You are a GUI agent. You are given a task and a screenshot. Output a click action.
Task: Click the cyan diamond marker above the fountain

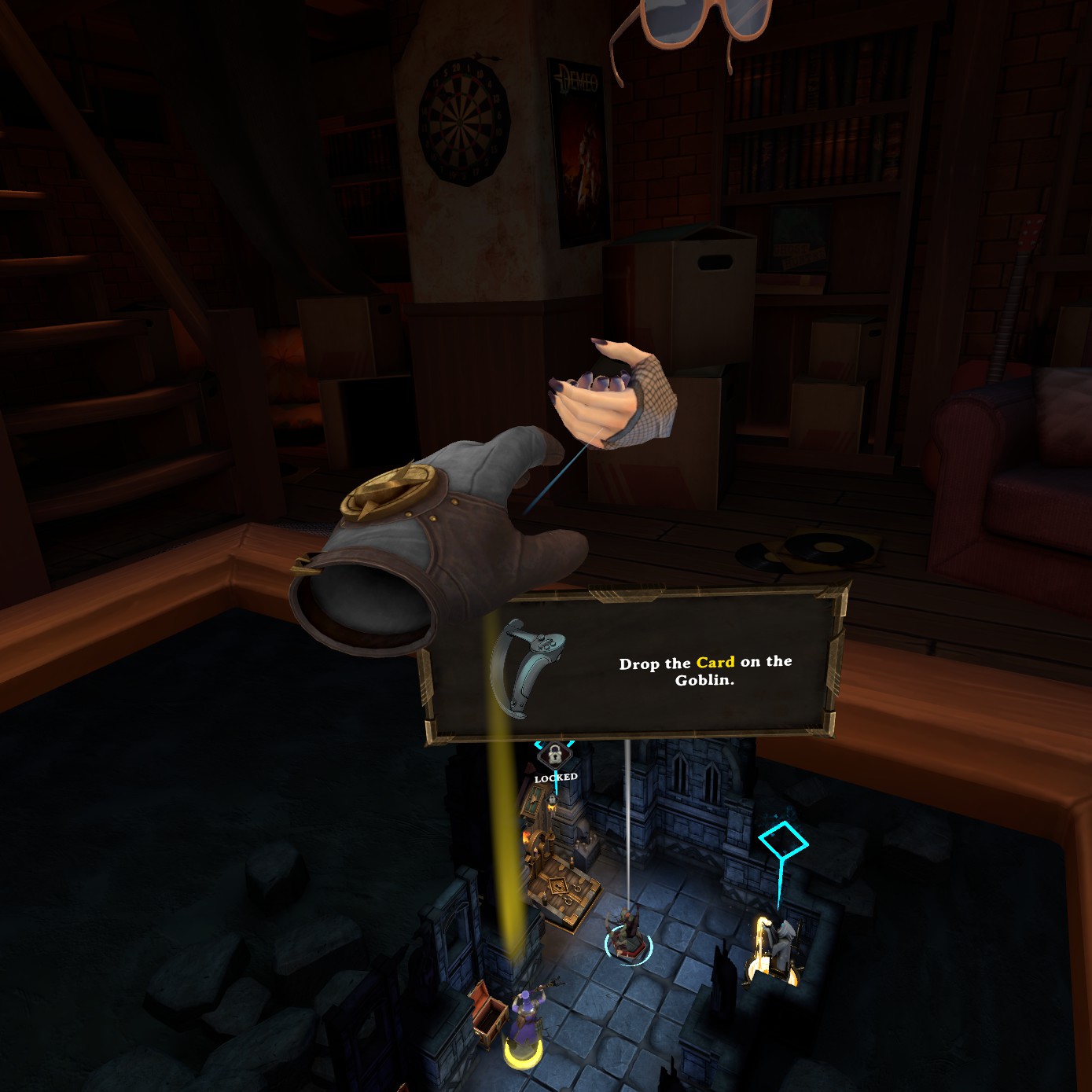point(783,842)
